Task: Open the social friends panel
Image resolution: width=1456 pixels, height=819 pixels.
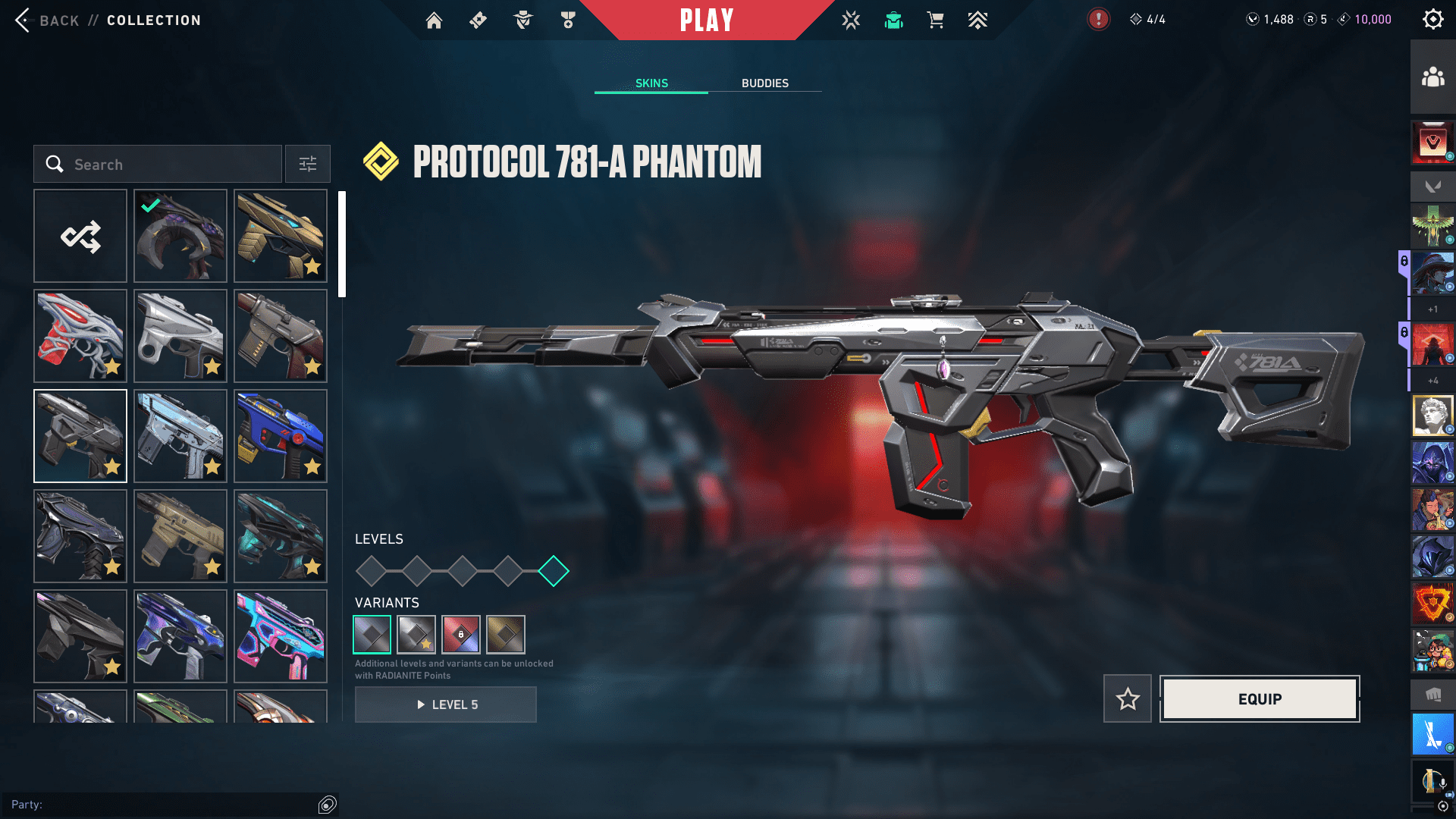Action: 1432,77
